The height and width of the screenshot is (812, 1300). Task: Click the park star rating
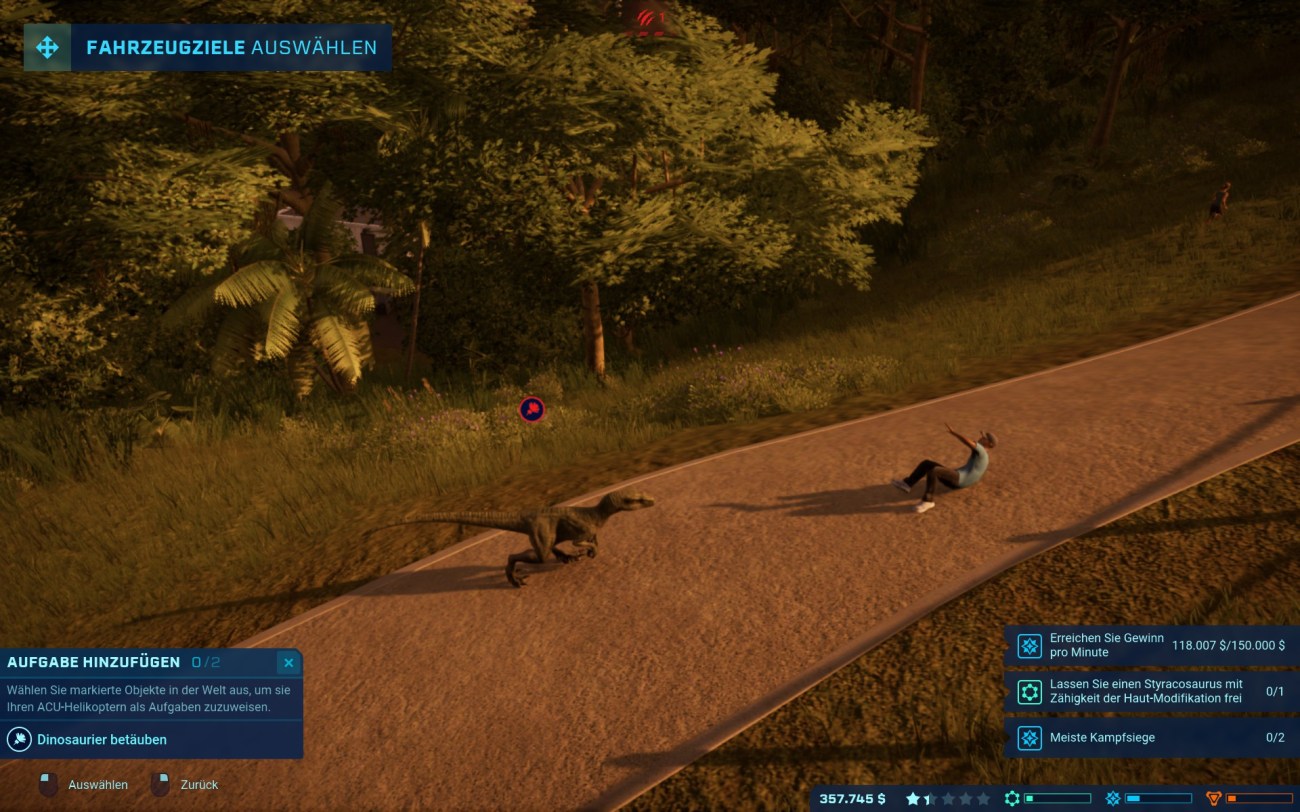(947, 799)
